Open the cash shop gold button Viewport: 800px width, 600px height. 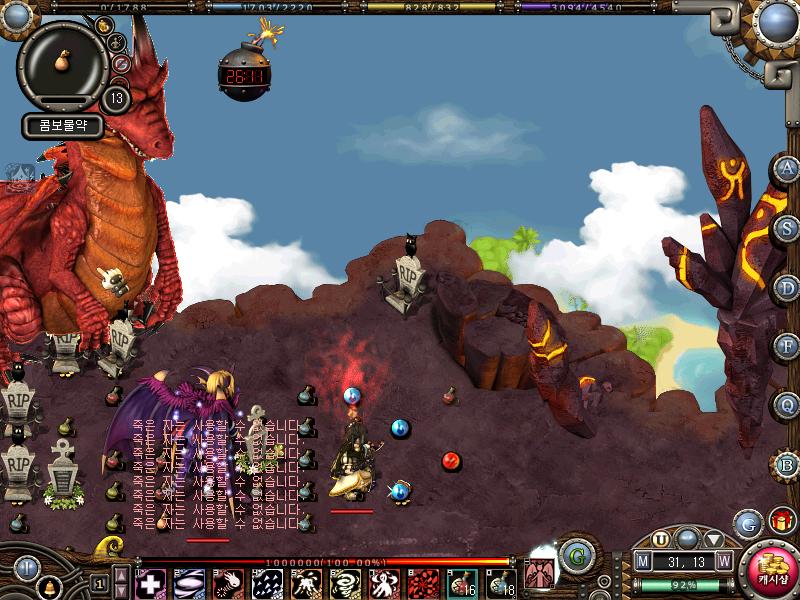coord(771,569)
